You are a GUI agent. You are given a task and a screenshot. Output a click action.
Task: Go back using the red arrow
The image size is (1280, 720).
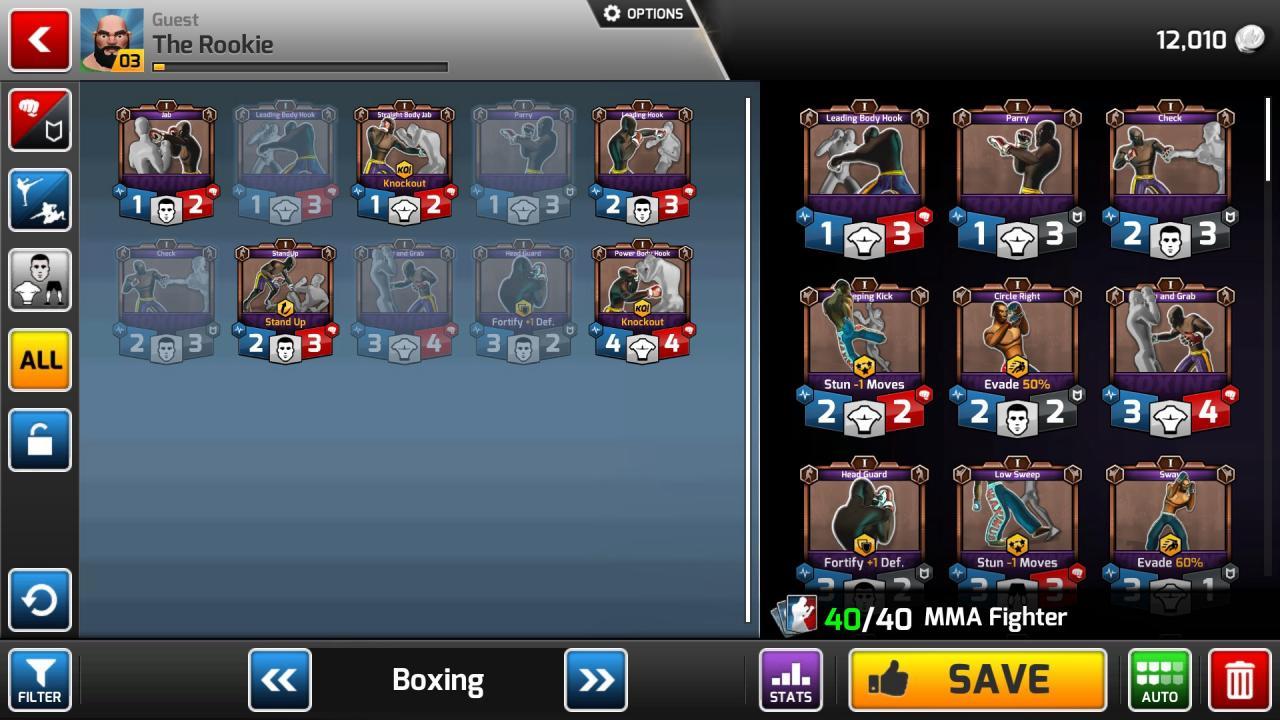pos(39,40)
